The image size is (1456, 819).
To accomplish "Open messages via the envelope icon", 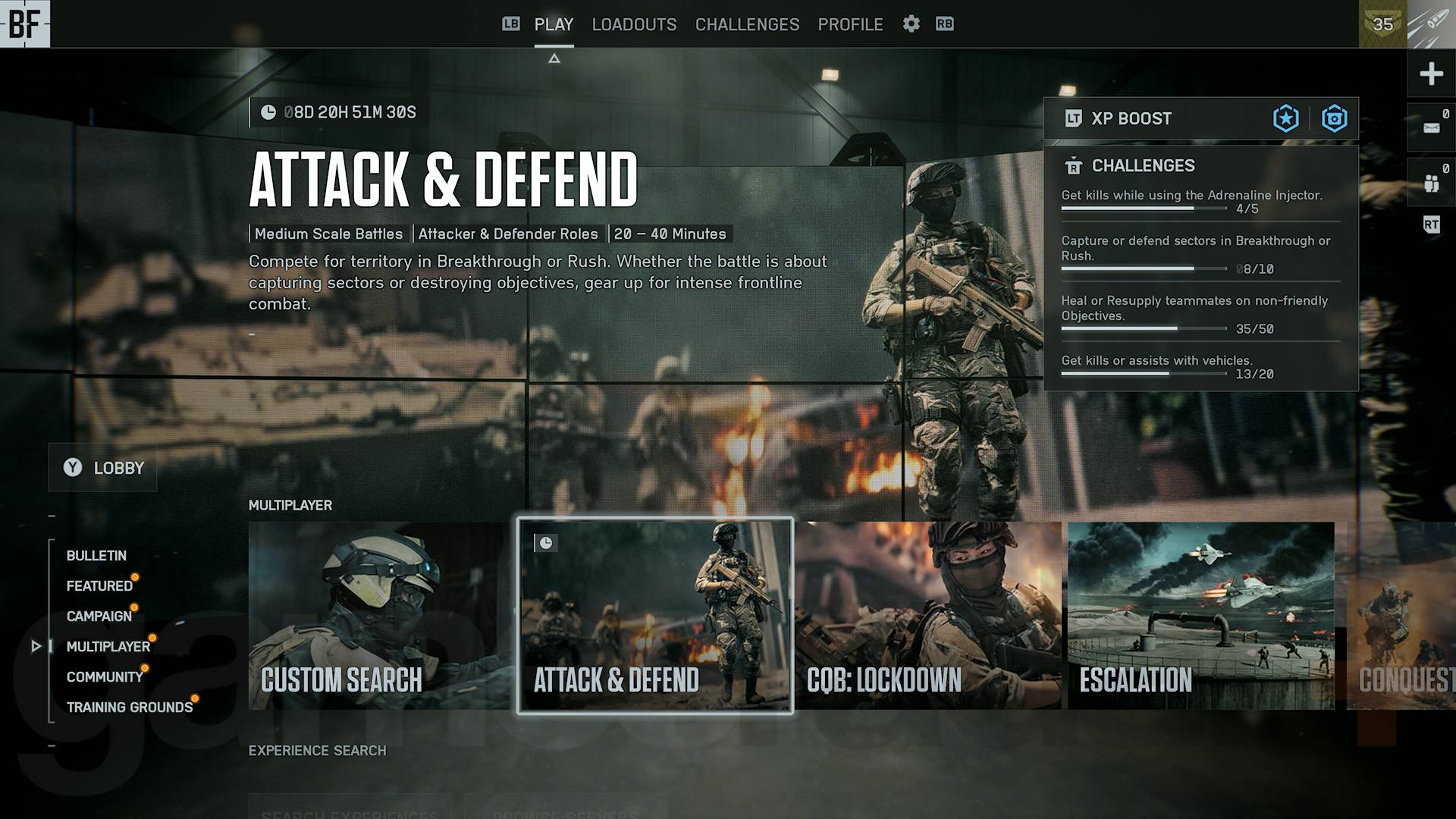I will [1432, 127].
